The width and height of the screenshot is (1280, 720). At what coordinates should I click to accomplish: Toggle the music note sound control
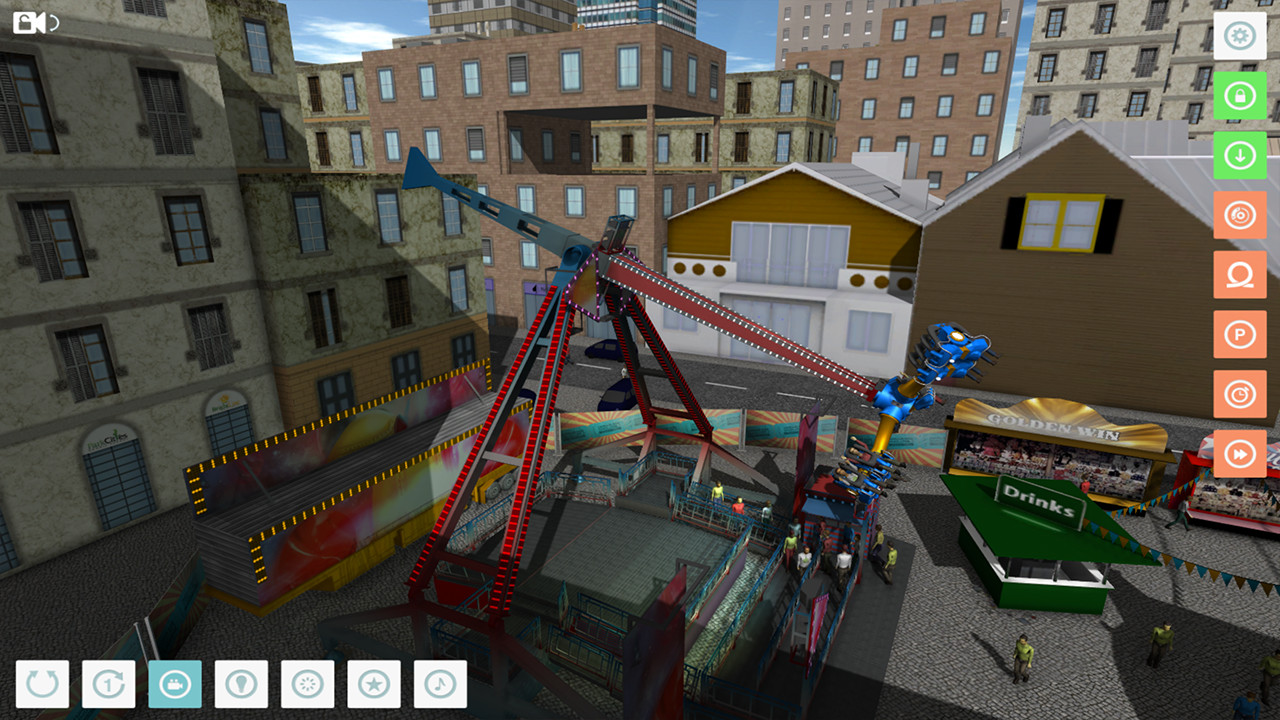click(x=440, y=684)
